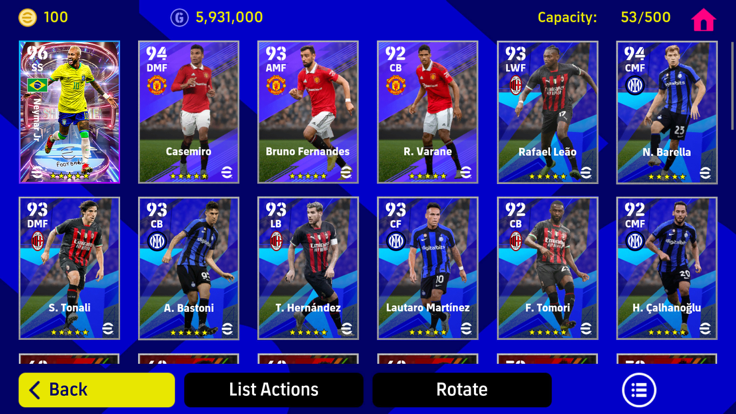Tap the GP currency icon
736x414 pixels.
179,17
